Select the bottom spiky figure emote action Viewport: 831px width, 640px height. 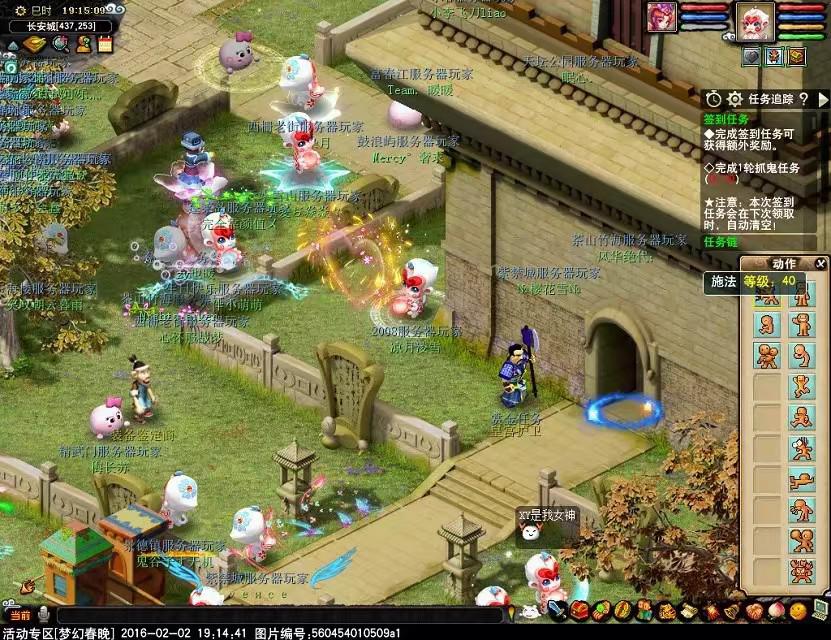pyautogui.click(x=801, y=571)
